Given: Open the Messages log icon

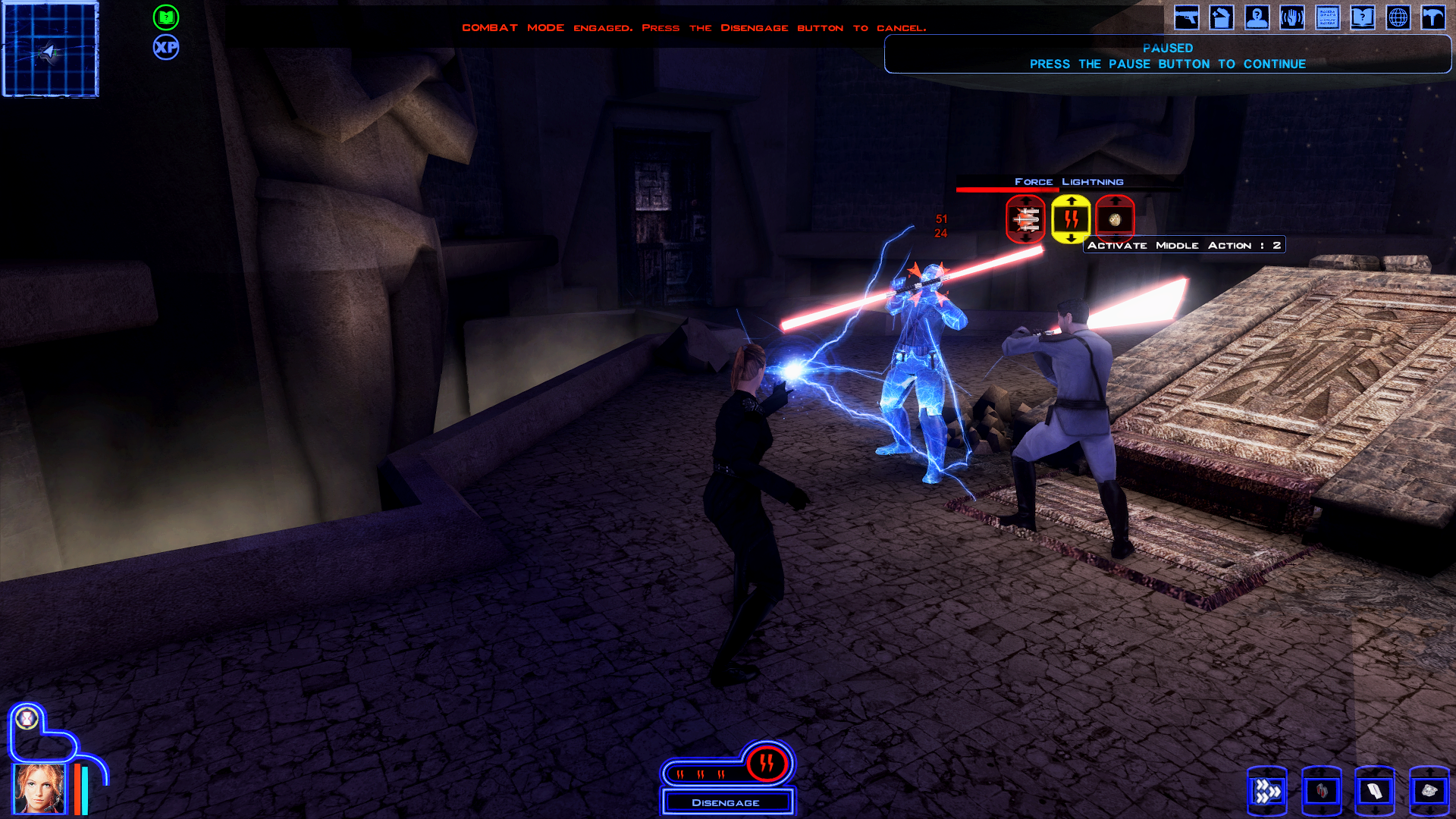Looking at the screenshot, I should pyautogui.click(x=1327, y=17).
